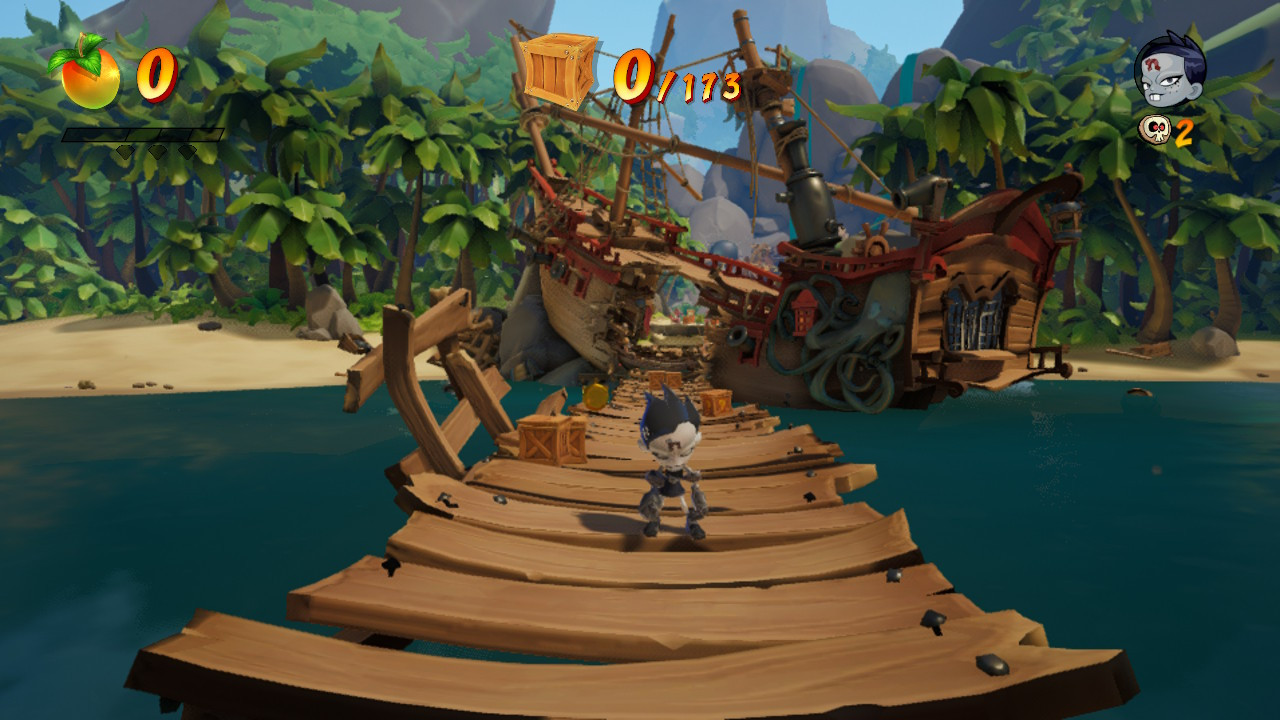Select the number 2 beside the skull icon
The width and height of the screenshot is (1280, 720).
1183,131
